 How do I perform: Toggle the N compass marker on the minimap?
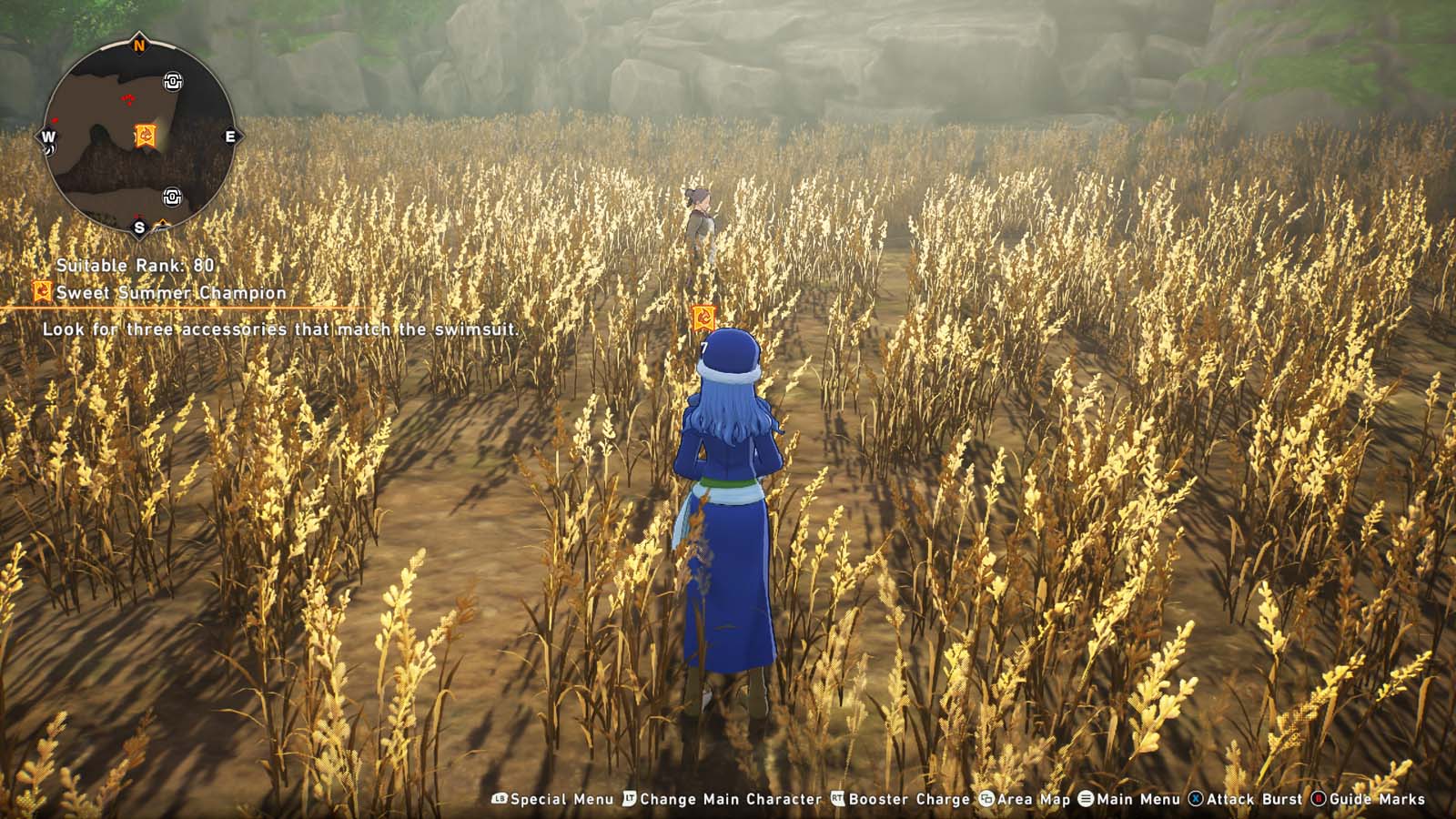138,45
